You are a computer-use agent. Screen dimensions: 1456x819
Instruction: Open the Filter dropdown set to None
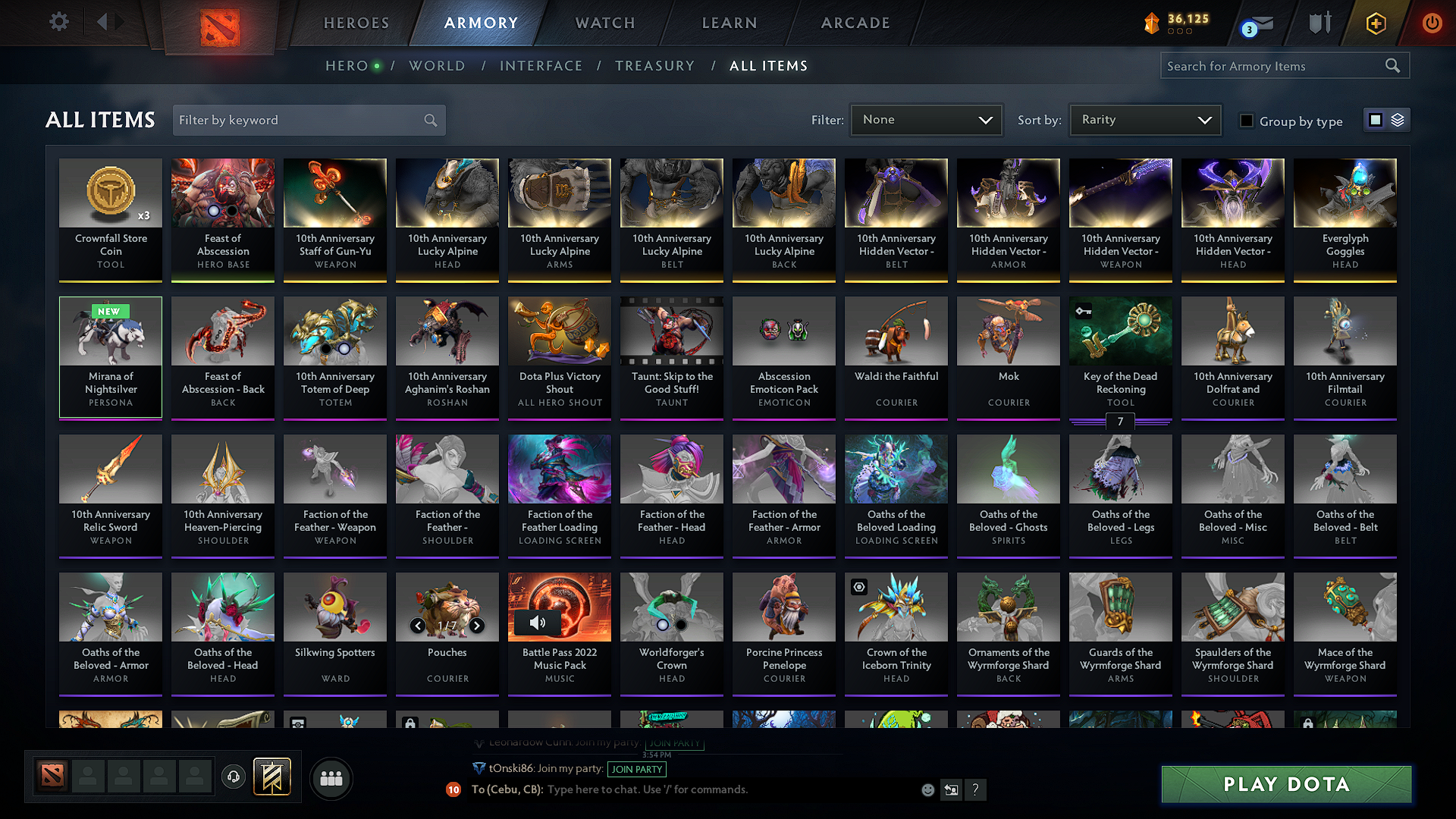pos(926,119)
